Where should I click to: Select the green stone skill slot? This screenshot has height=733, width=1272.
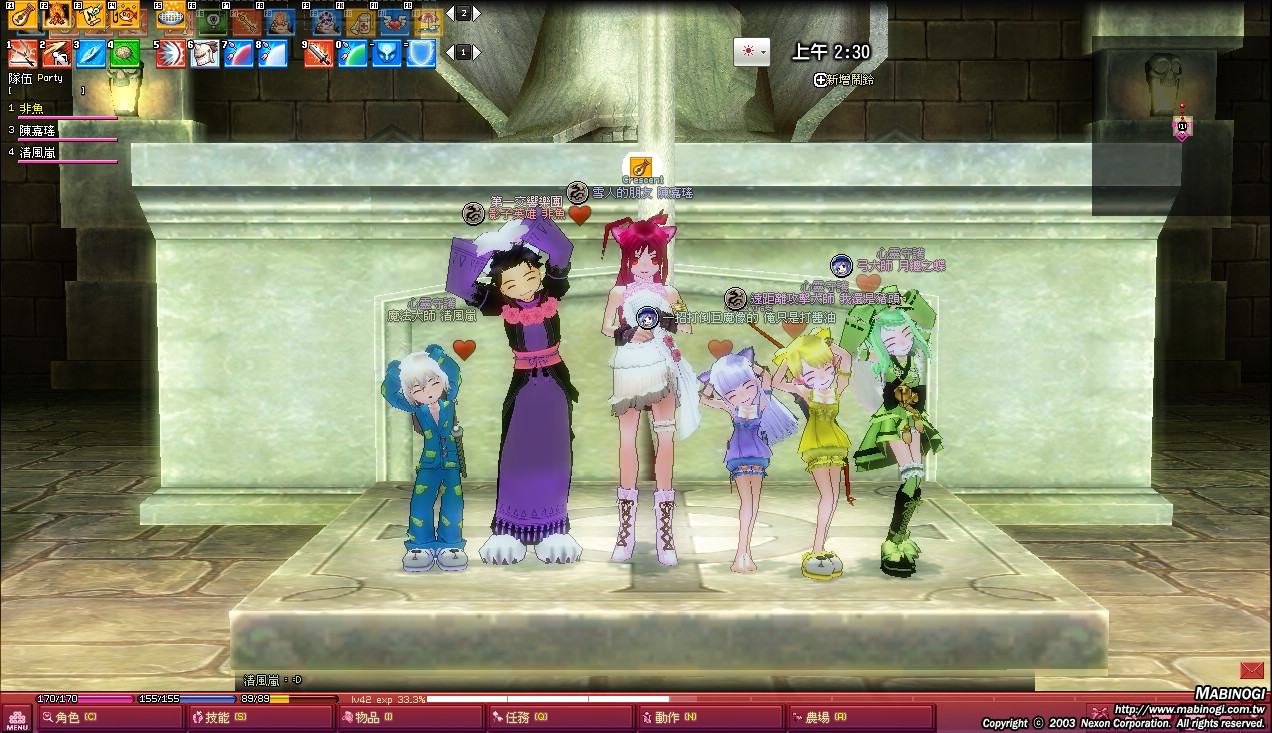coord(125,53)
